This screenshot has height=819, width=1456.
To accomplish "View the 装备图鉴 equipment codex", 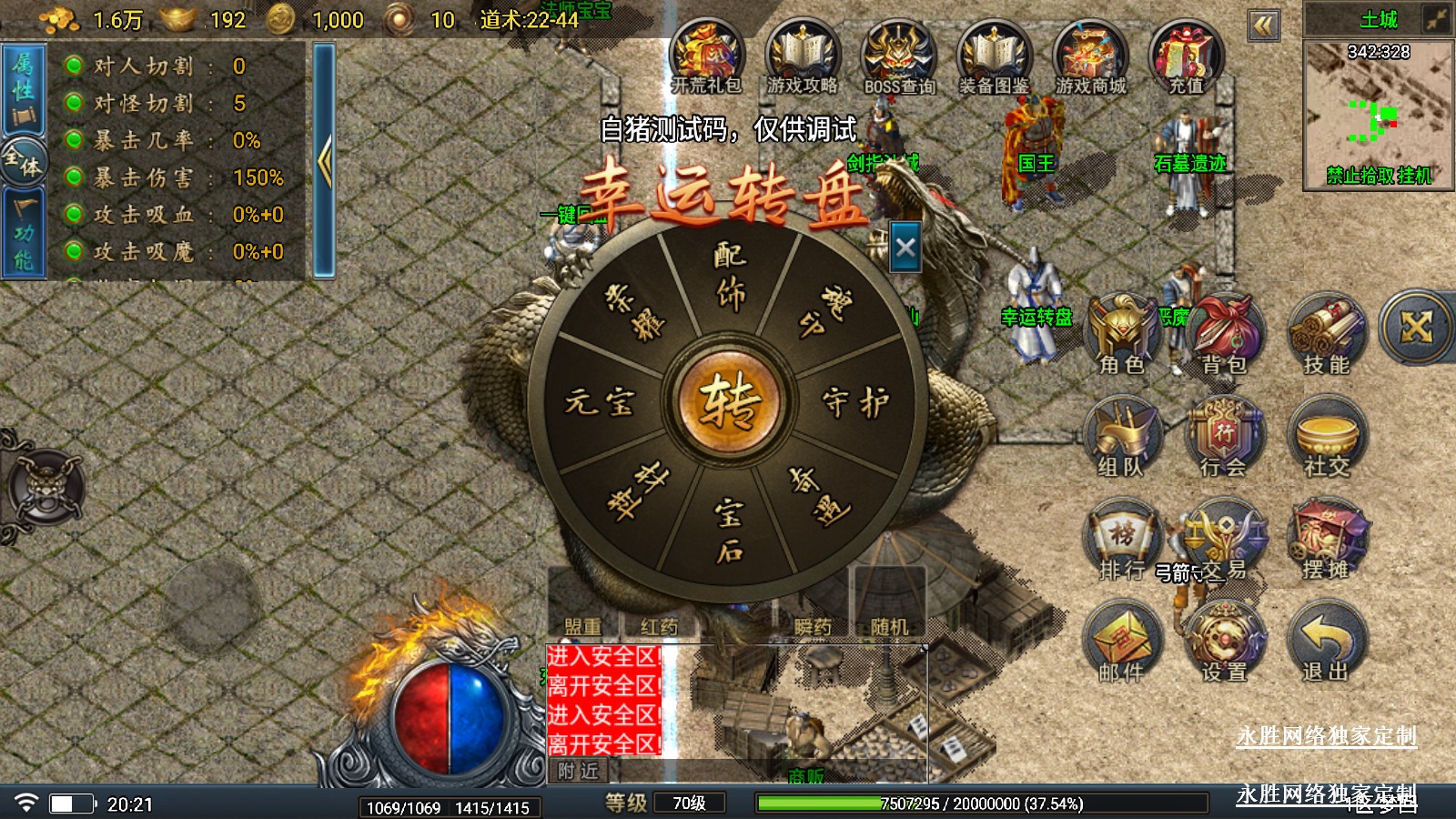I will (x=994, y=57).
